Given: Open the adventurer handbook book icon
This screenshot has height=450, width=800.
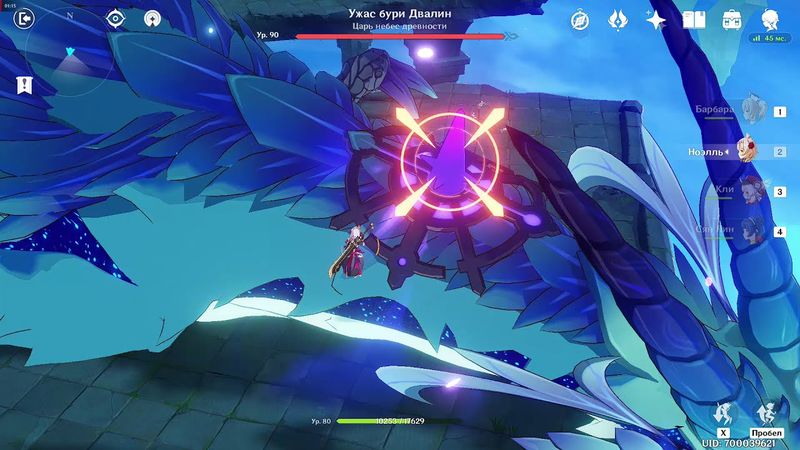Looking at the screenshot, I should coord(694,19).
